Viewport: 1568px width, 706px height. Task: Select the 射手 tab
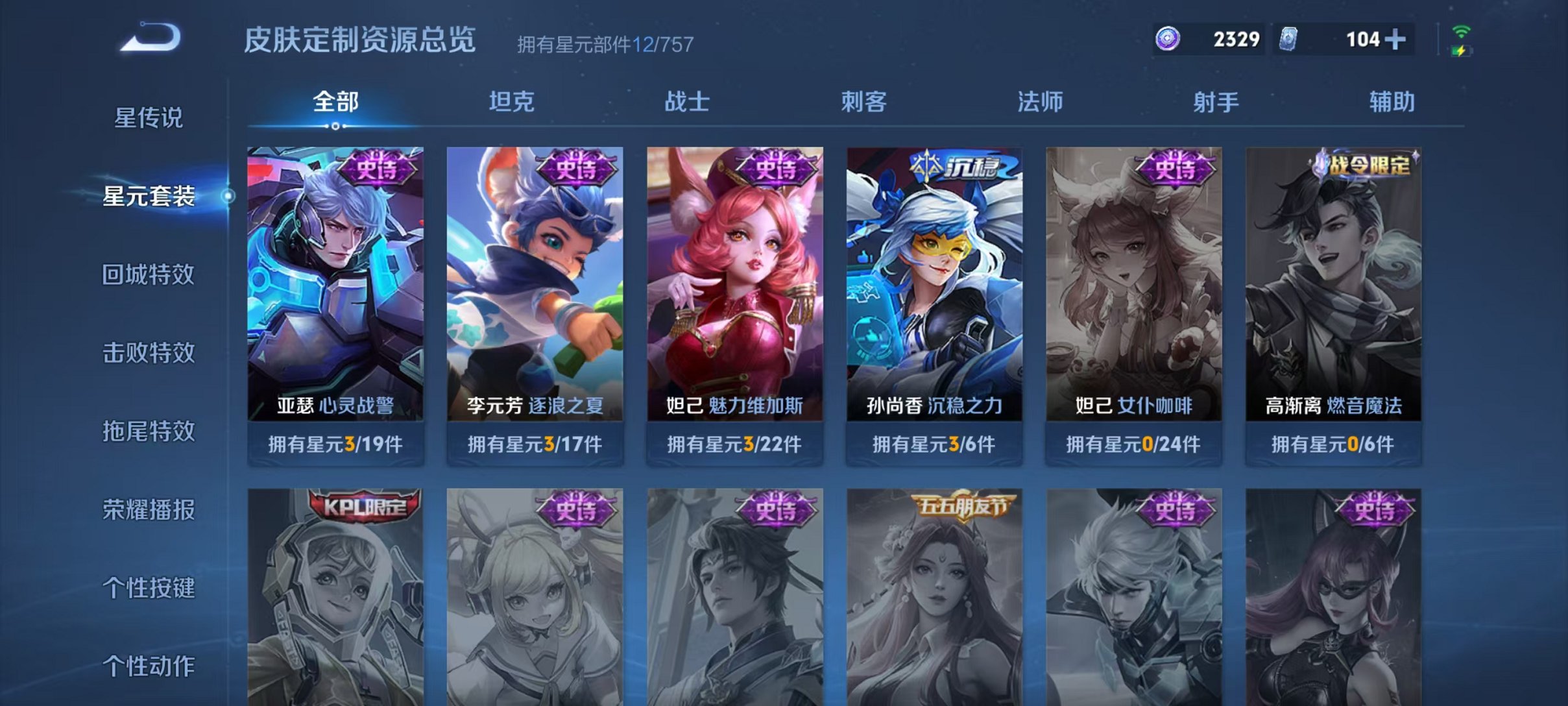coord(1216,101)
